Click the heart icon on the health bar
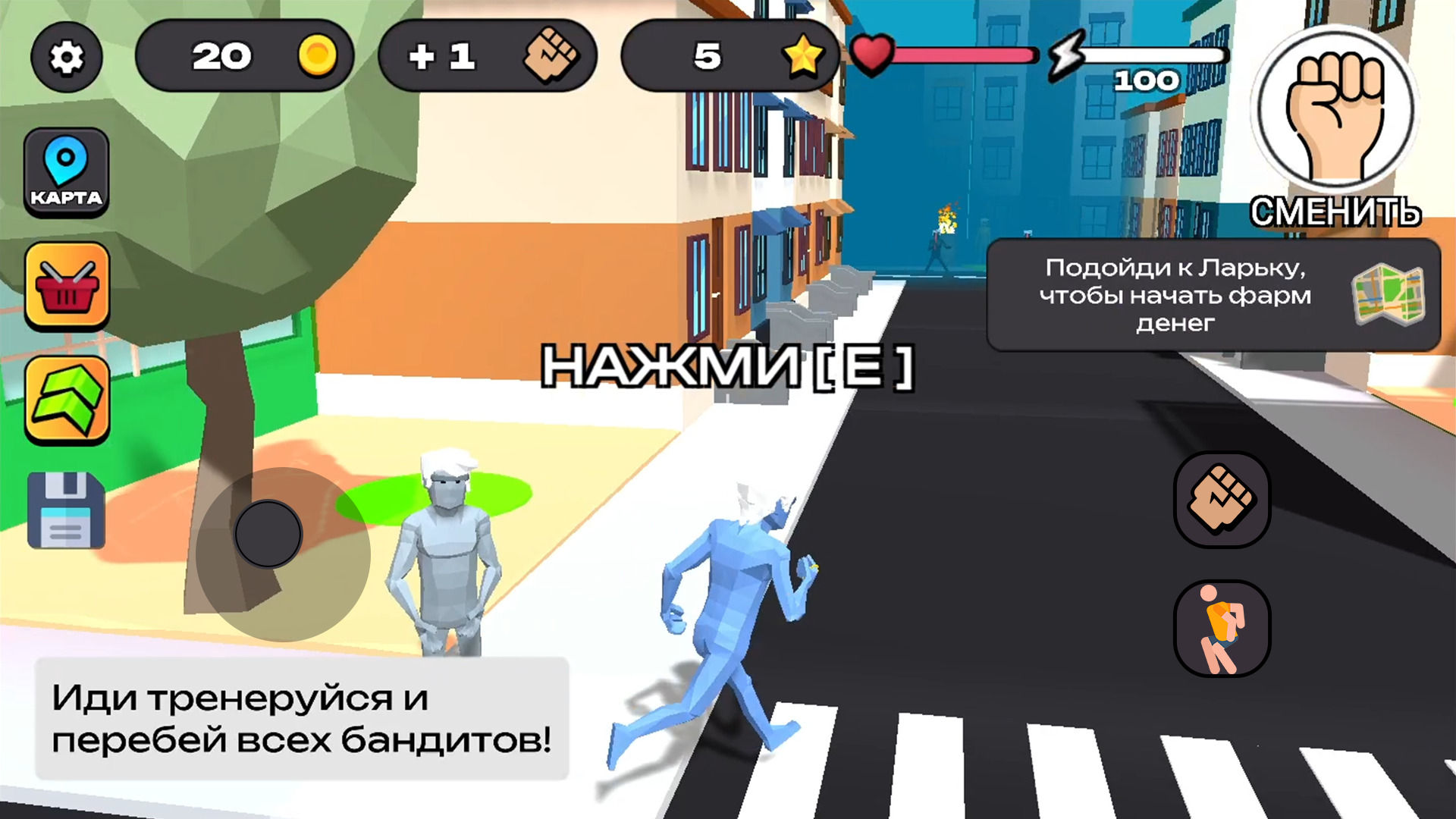1456x819 pixels. click(874, 55)
